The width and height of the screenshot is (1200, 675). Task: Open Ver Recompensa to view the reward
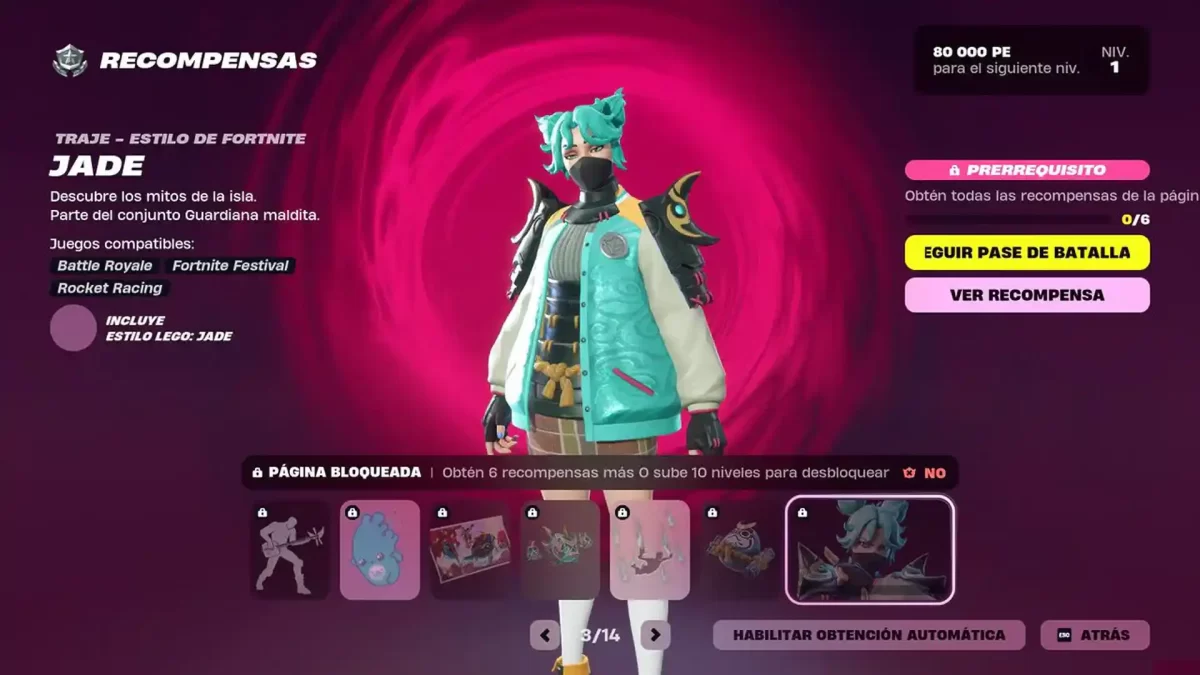click(x=1027, y=295)
